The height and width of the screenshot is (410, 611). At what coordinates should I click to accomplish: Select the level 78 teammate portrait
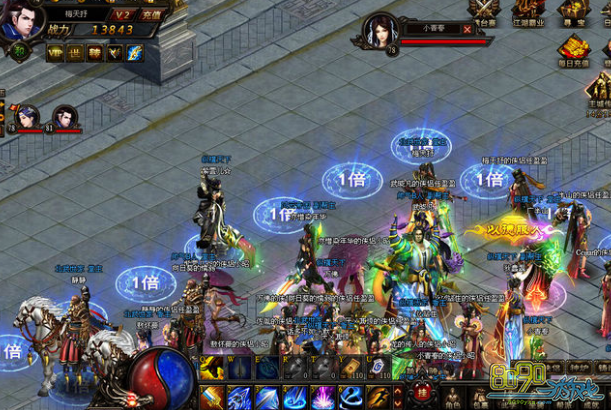tap(27, 117)
